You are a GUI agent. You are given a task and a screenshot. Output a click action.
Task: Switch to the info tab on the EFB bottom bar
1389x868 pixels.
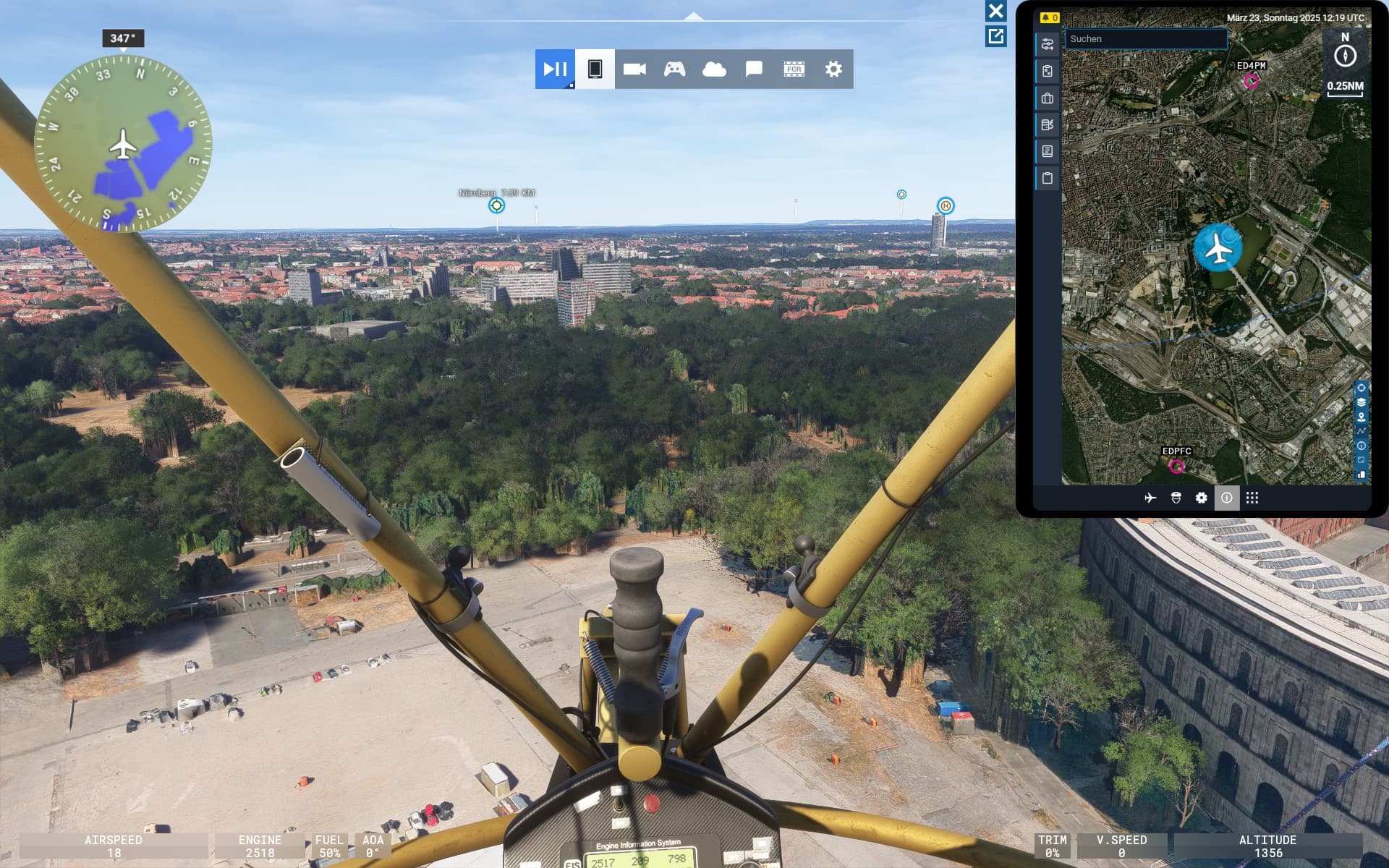pos(1227,498)
